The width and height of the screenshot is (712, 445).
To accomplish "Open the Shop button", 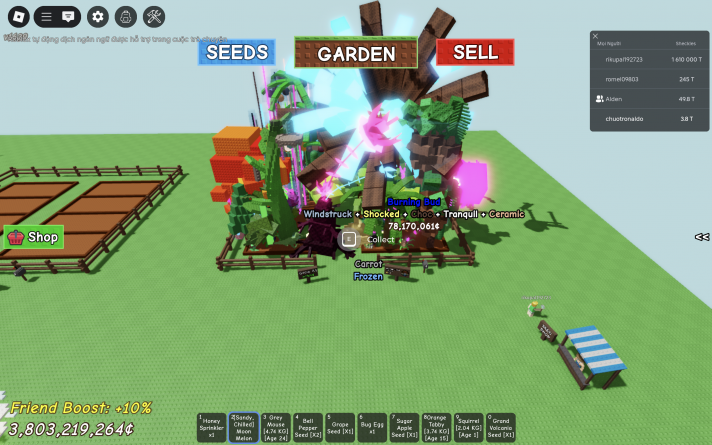I will 34,237.
